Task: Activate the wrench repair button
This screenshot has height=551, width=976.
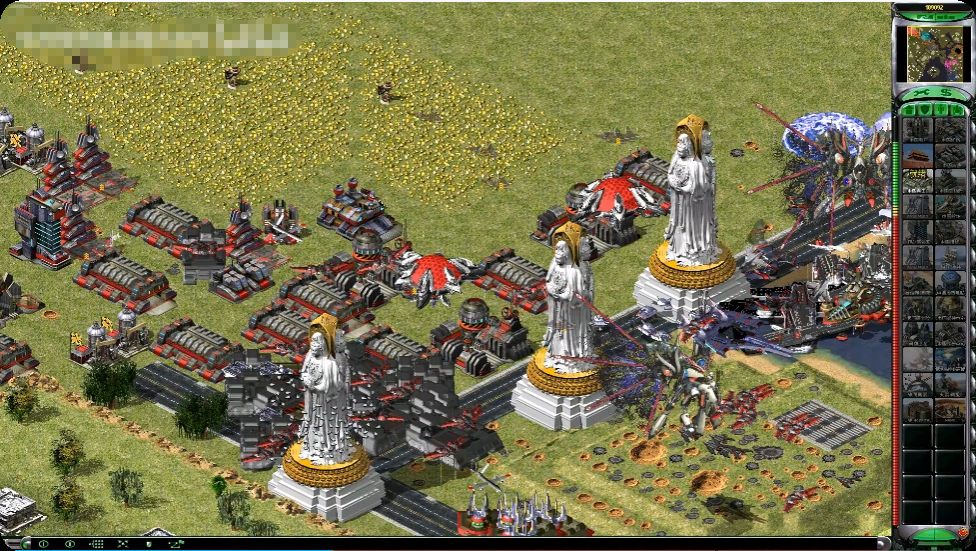Action: (x=920, y=93)
